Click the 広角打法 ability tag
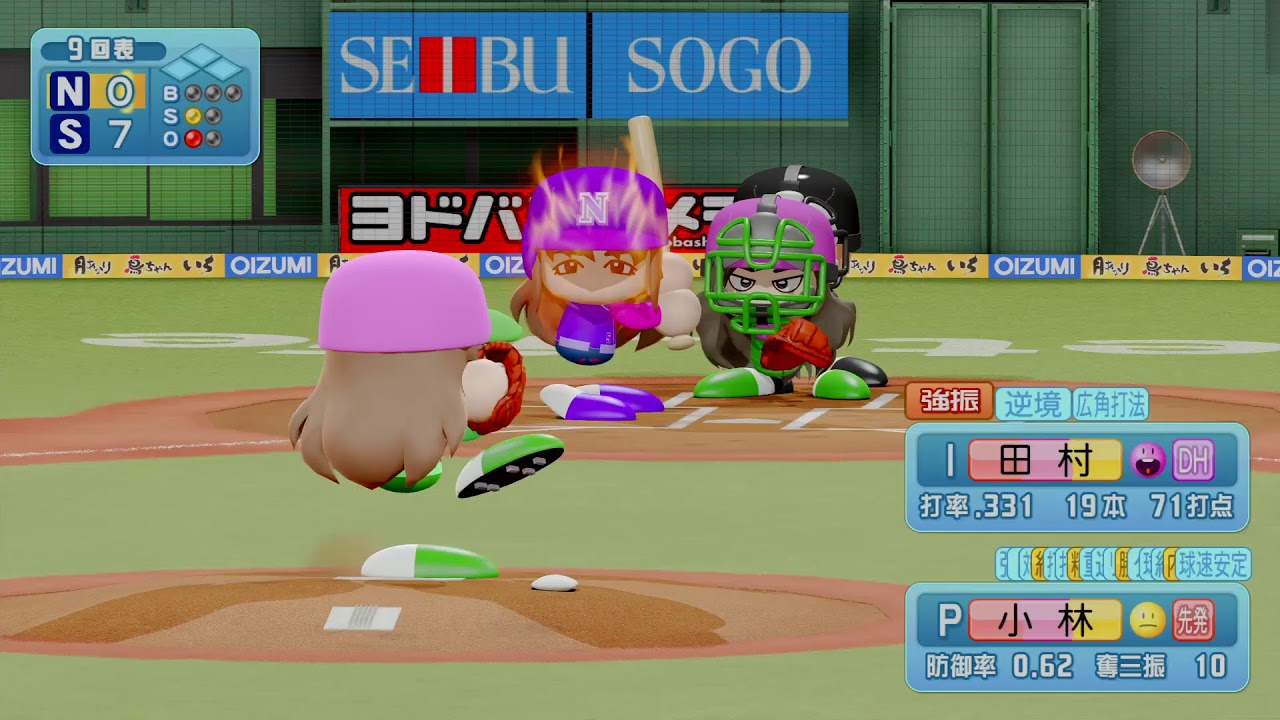Screen dimensions: 1280x720 1110,403
